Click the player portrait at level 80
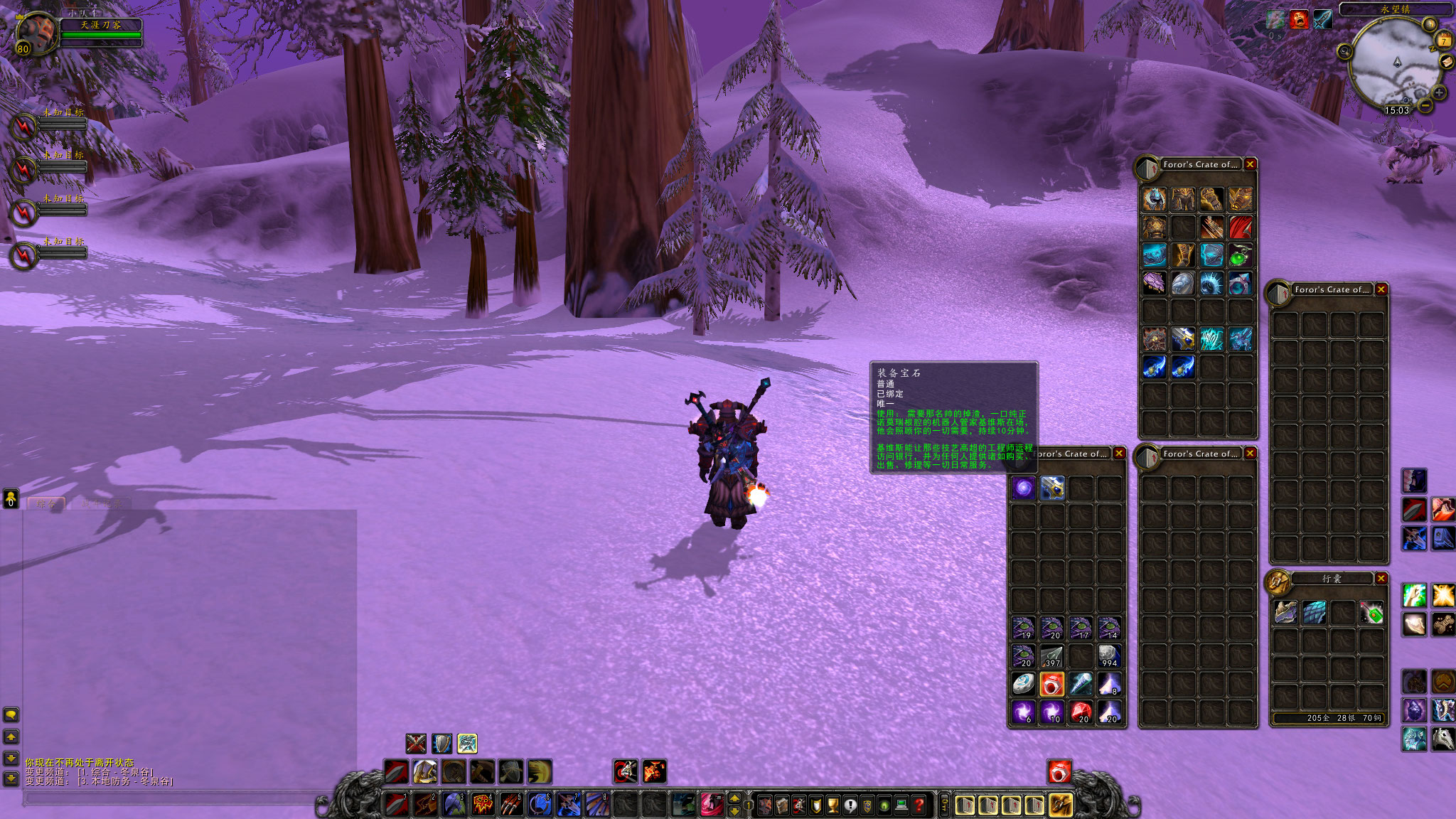 point(37,32)
